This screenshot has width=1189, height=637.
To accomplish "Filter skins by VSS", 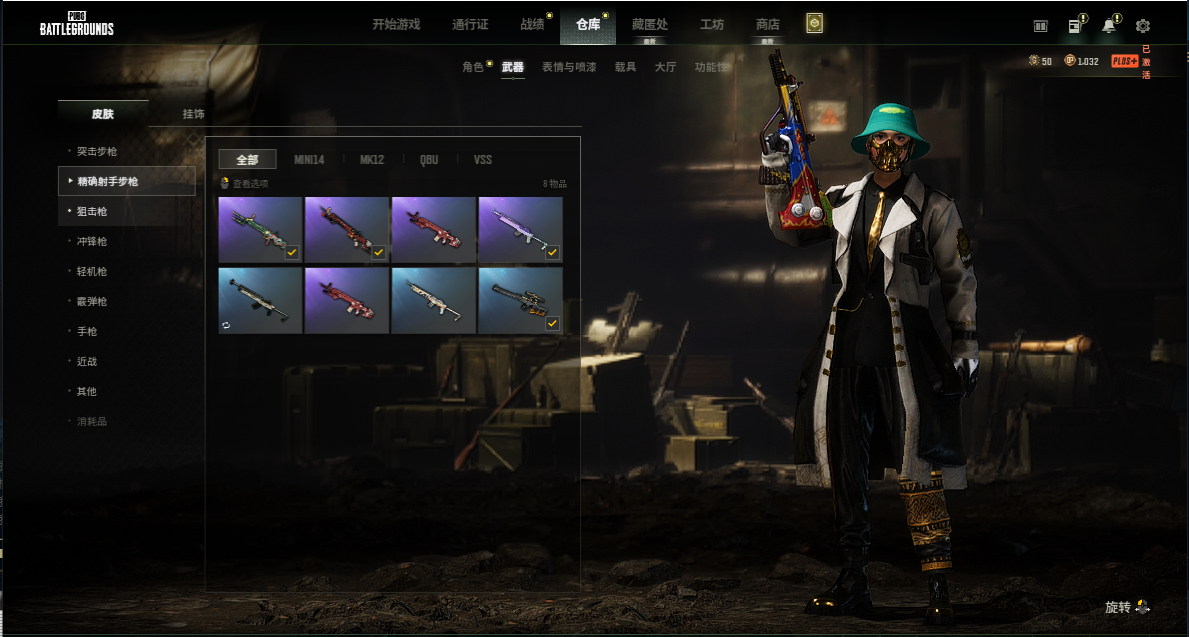I will (x=482, y=159).
